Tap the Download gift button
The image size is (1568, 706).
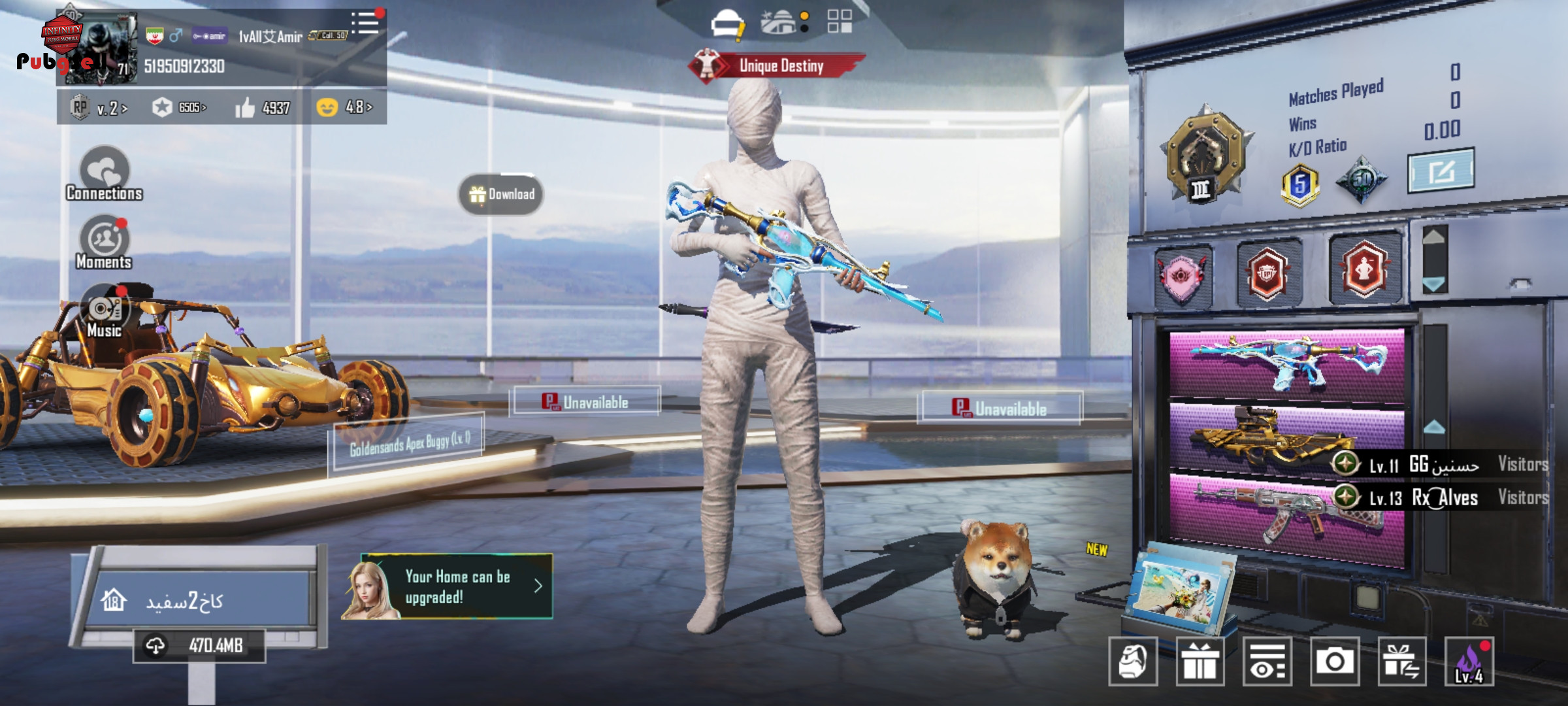(501, 194)
